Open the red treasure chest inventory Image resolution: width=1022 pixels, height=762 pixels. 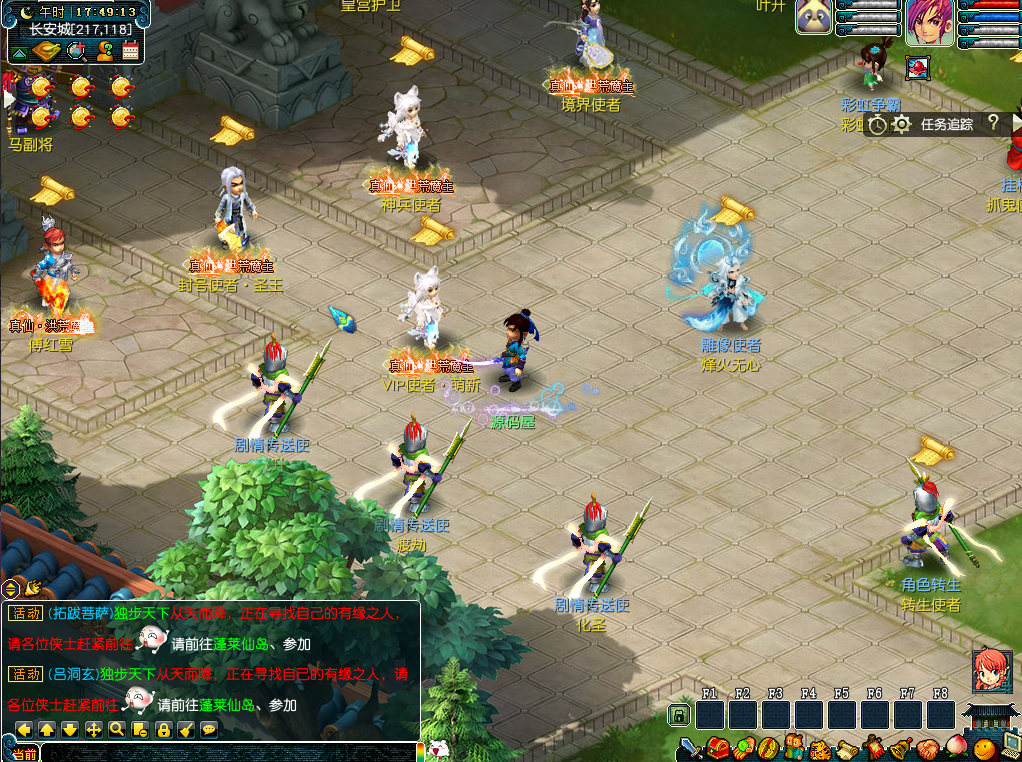pyautogui.click(x=716, y=748)
